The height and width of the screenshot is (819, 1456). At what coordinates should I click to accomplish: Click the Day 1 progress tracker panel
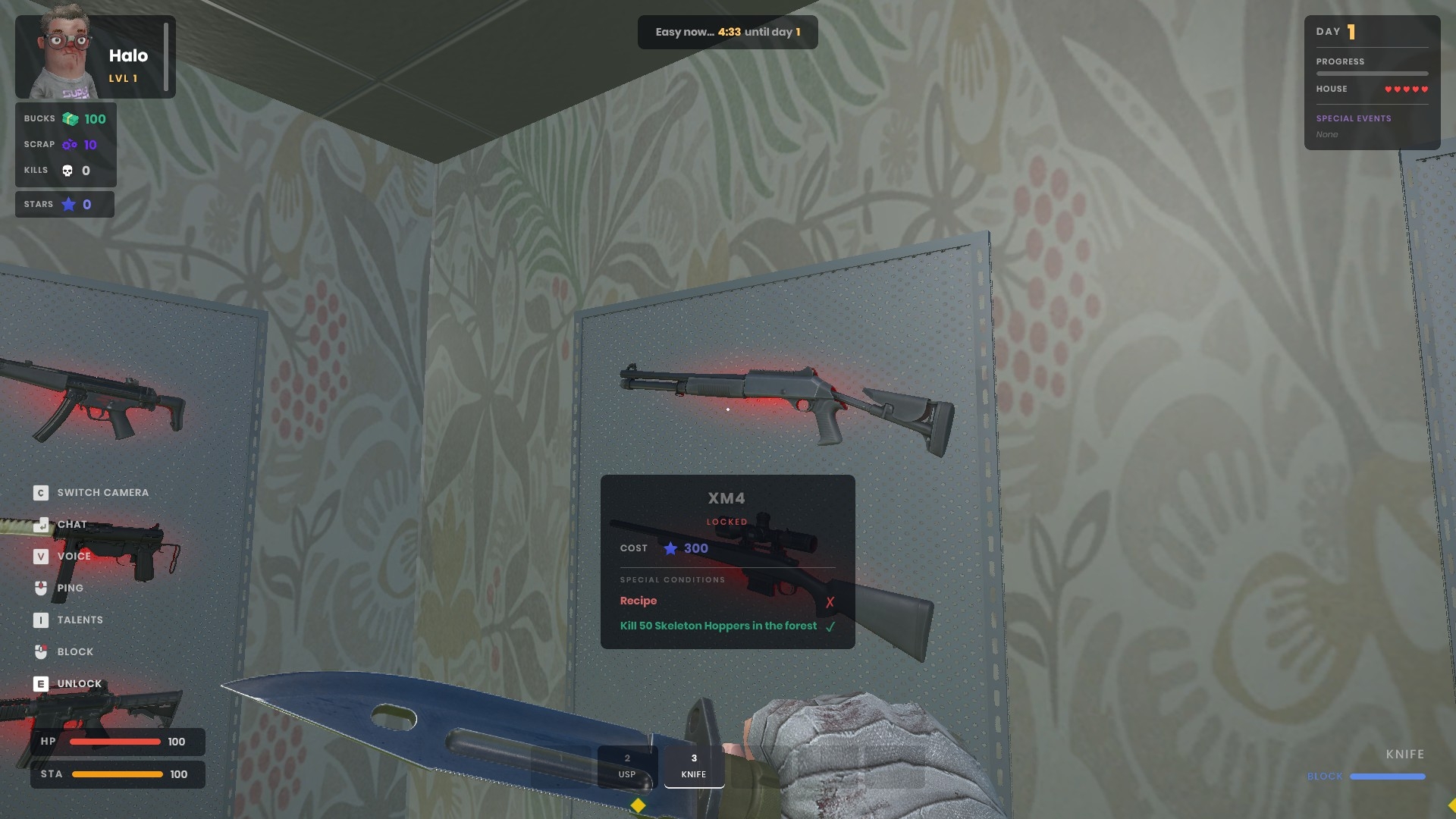(1371, 82)
